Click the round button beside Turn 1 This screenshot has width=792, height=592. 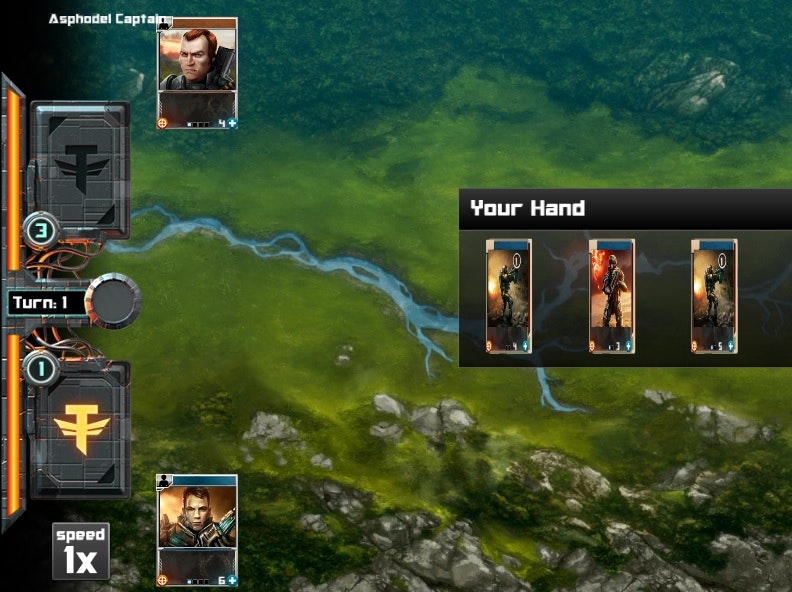click(x=113, y=301)
